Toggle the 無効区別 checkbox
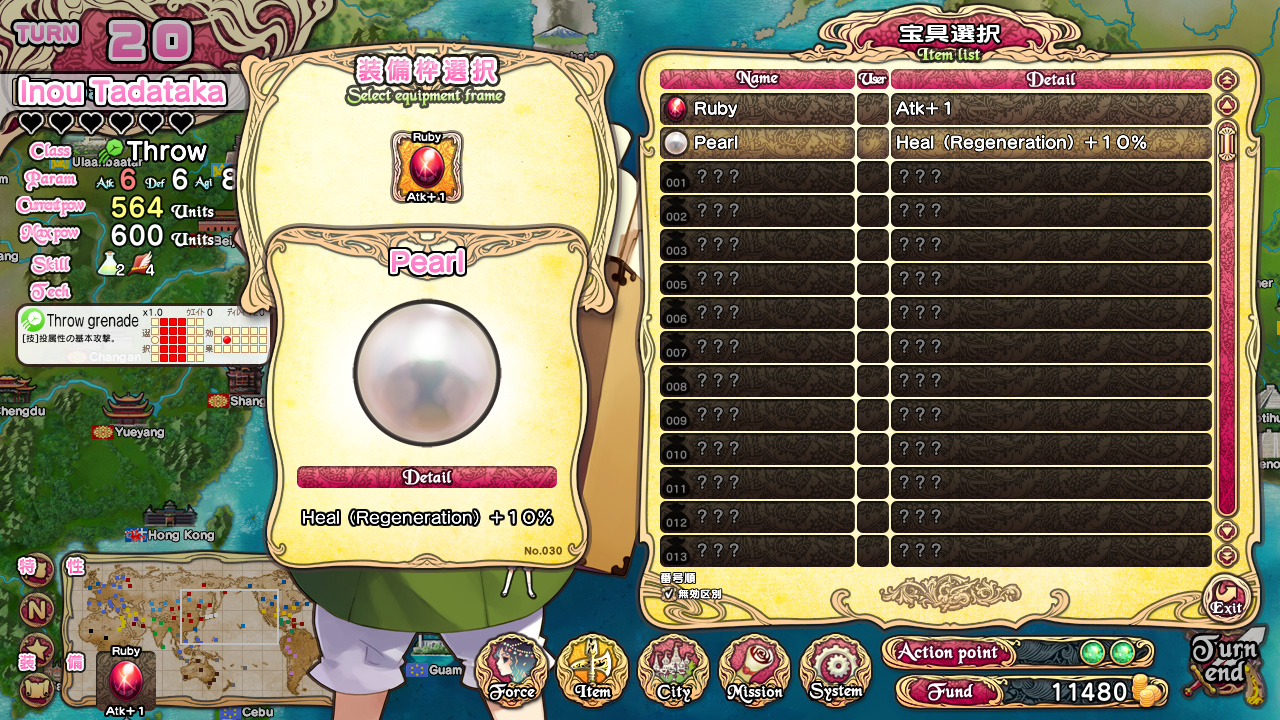Screen dimensions: 1280x720 (x=669, y=594)
